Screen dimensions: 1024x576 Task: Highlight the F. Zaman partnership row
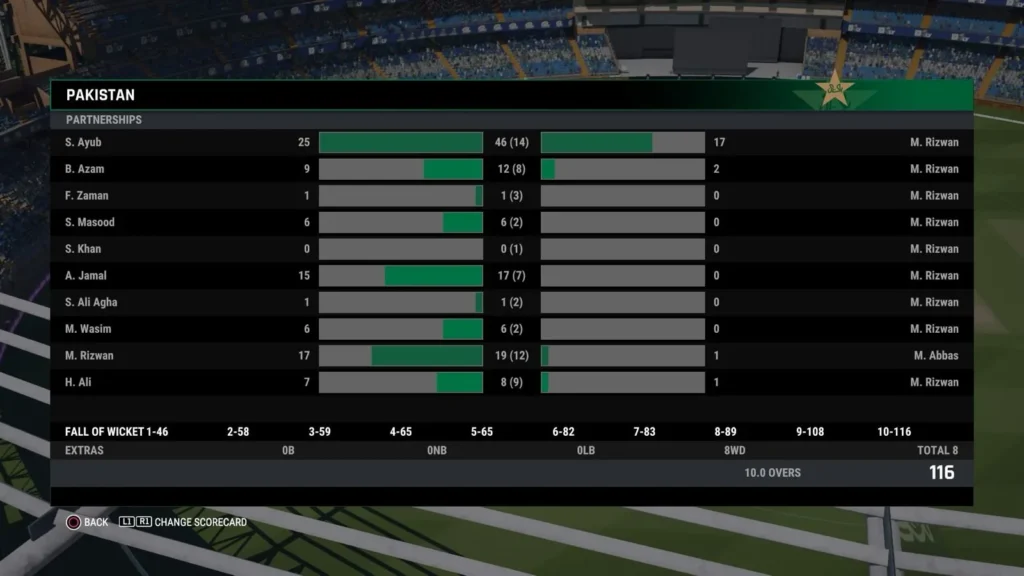pyautogui.click(x=511, y=196)
